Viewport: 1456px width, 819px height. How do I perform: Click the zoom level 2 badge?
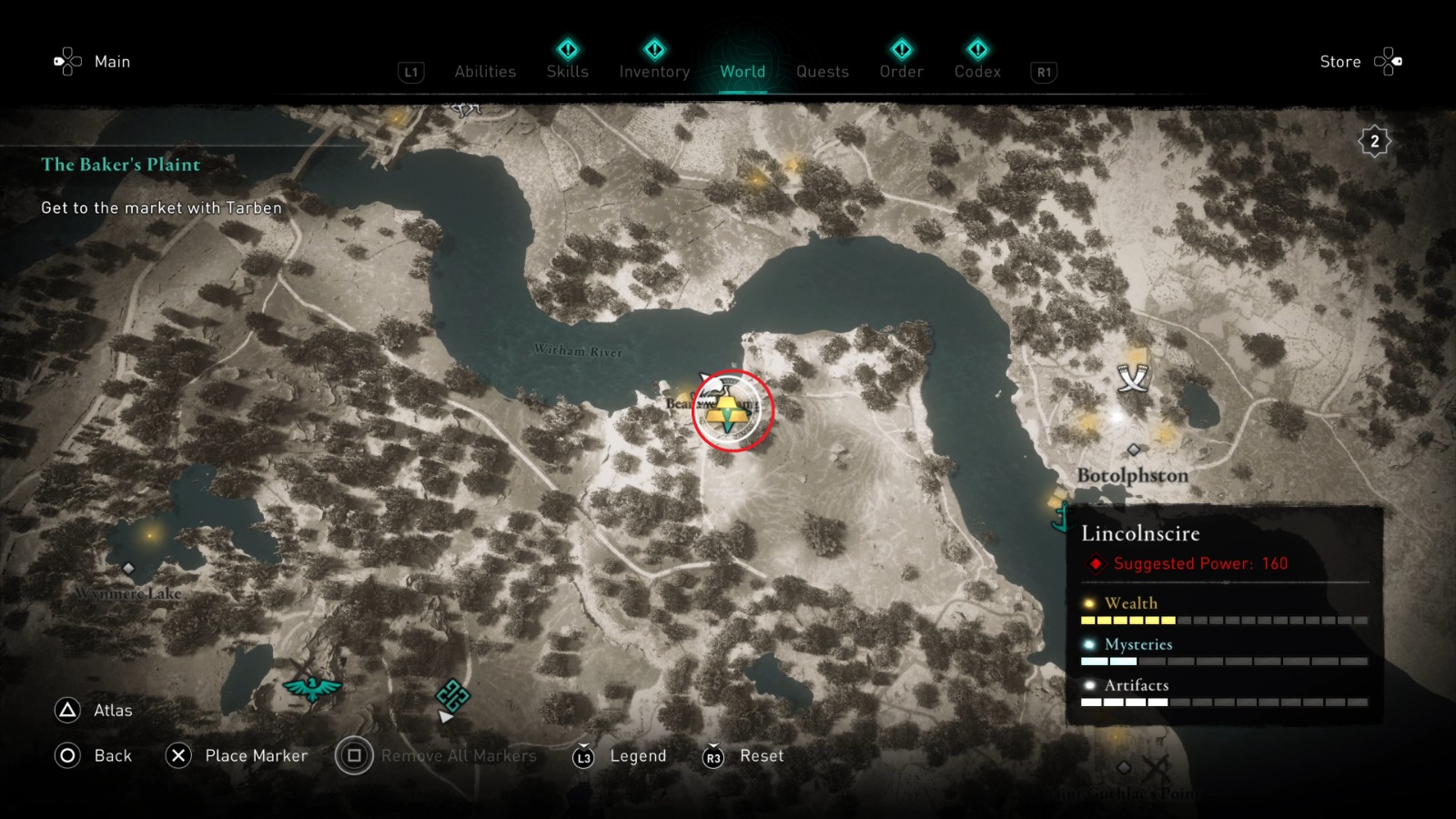(1374, 139)
